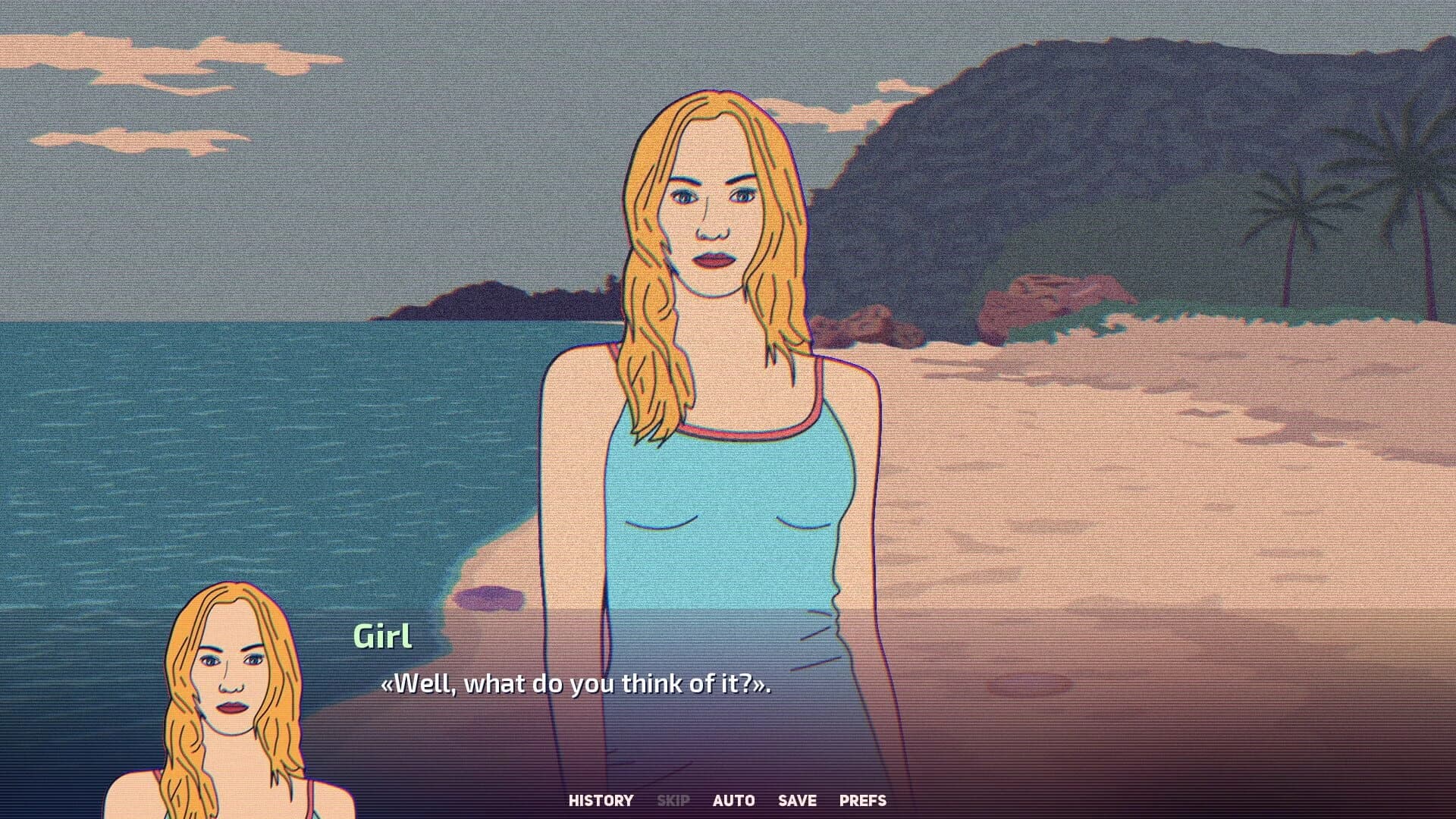The height and width of the screenshot is (819, 1456).
Task: Open the HISTORY dialogue log
Action: point(601,800)
